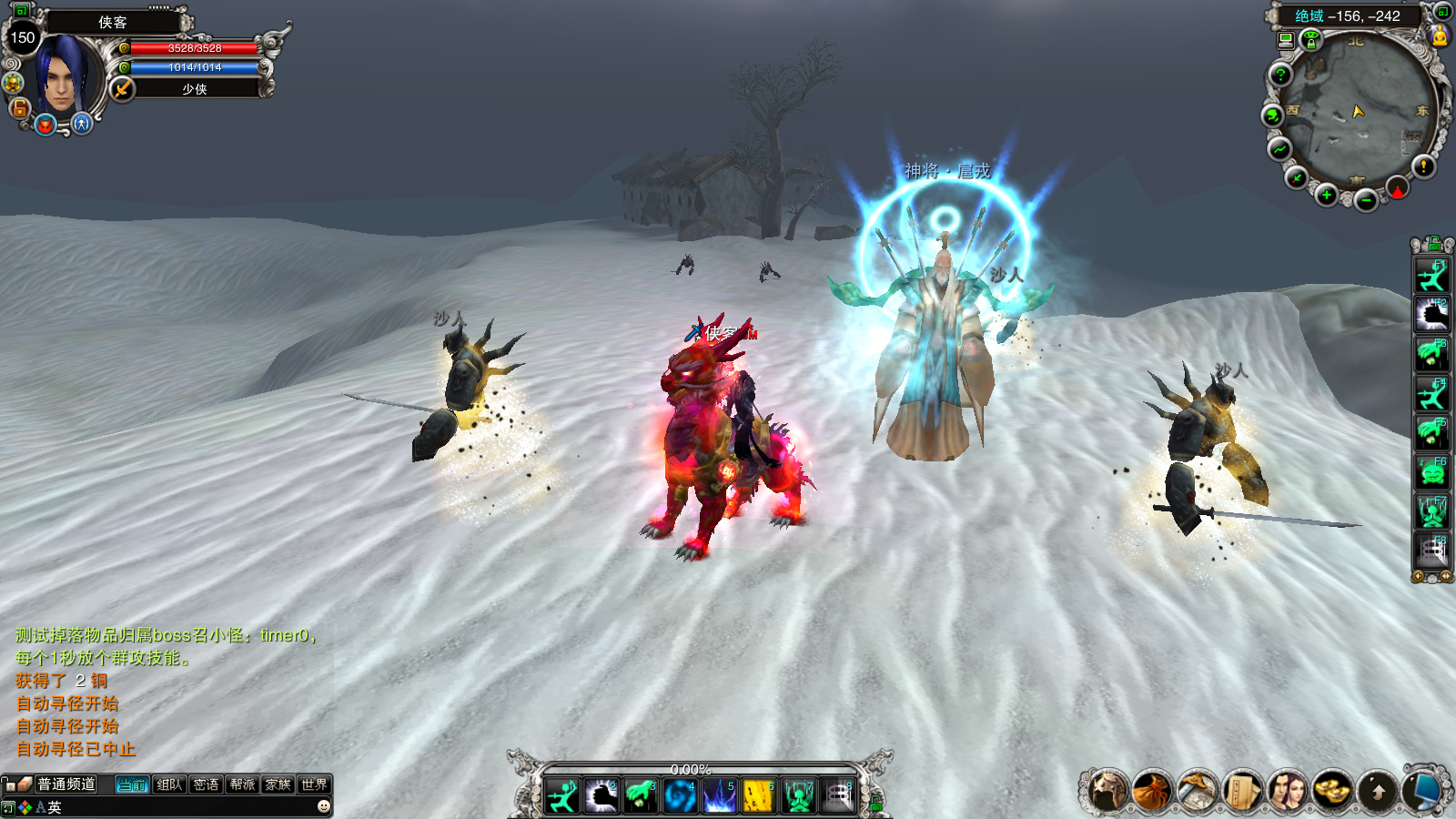Viewport: 1456px width, 819px height.
Task: Zoom out the minimap with the minus button
Action: click(1366, 200)
